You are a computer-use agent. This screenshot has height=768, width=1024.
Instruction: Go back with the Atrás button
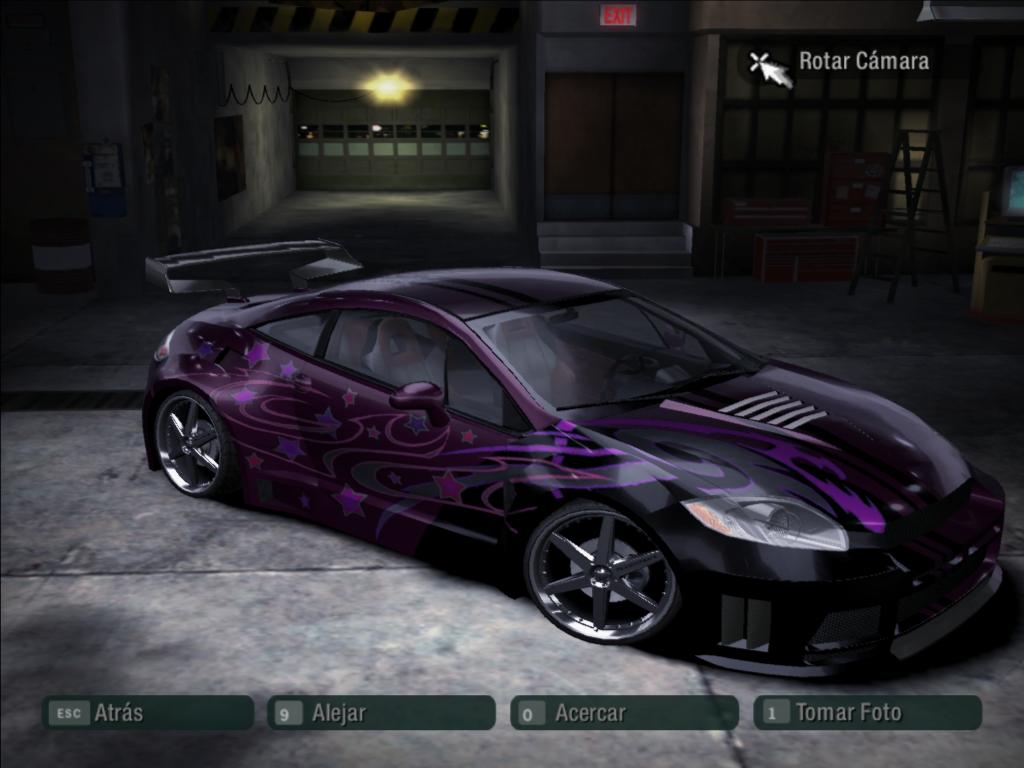[x=146, y=713]
